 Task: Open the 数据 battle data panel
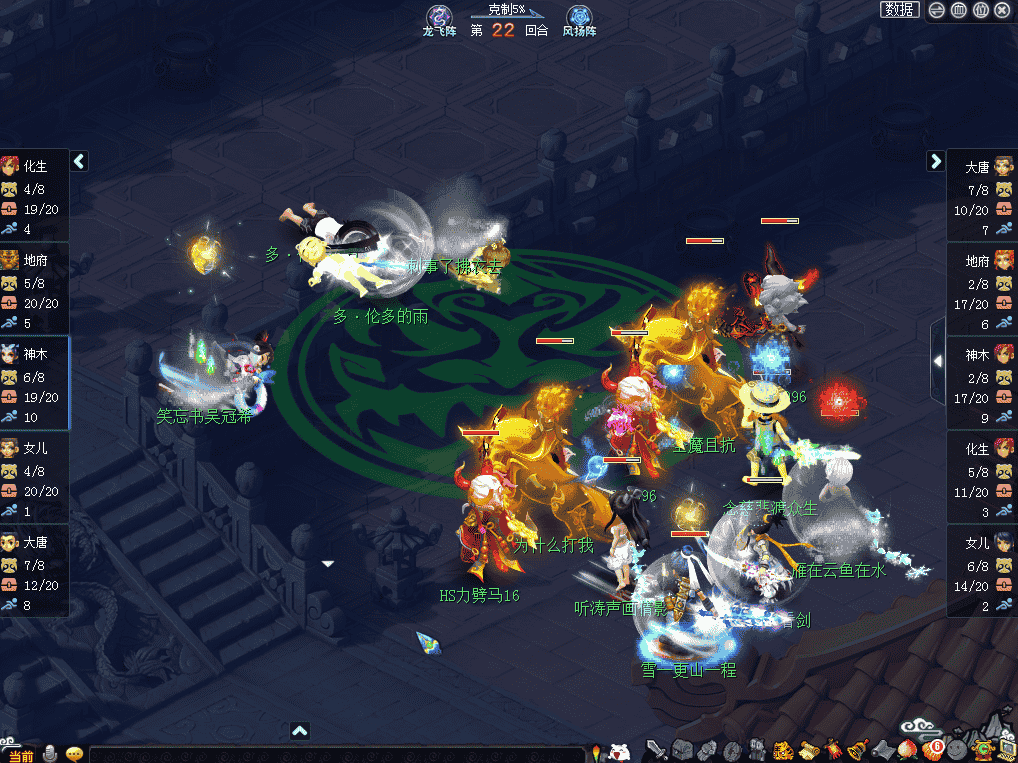click(x=899, y=10)
